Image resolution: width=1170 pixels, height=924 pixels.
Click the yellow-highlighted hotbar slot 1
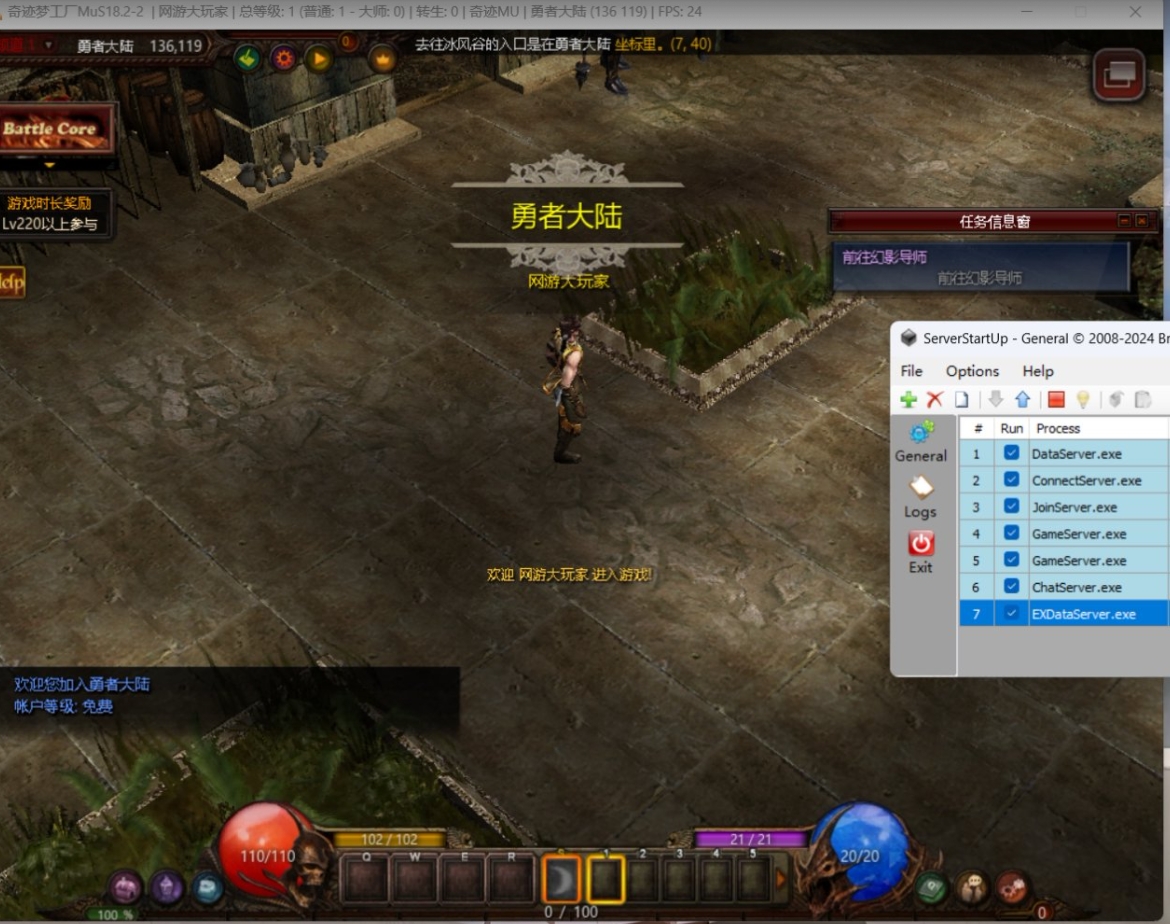point(606,880)
